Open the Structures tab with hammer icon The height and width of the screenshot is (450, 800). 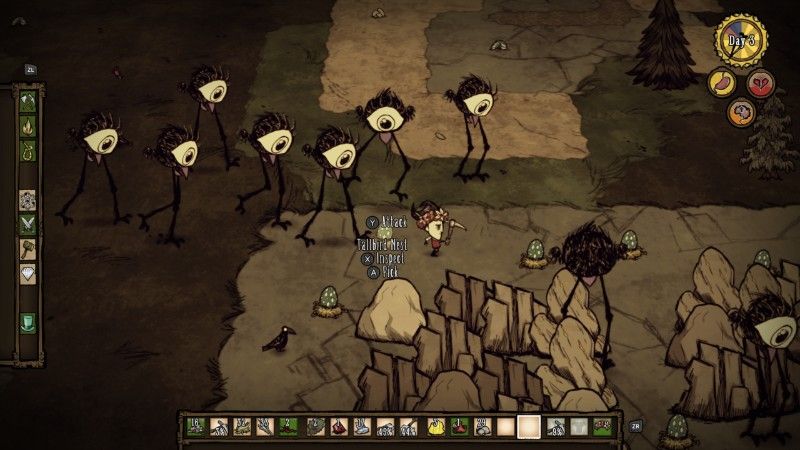tap(28, 248)
